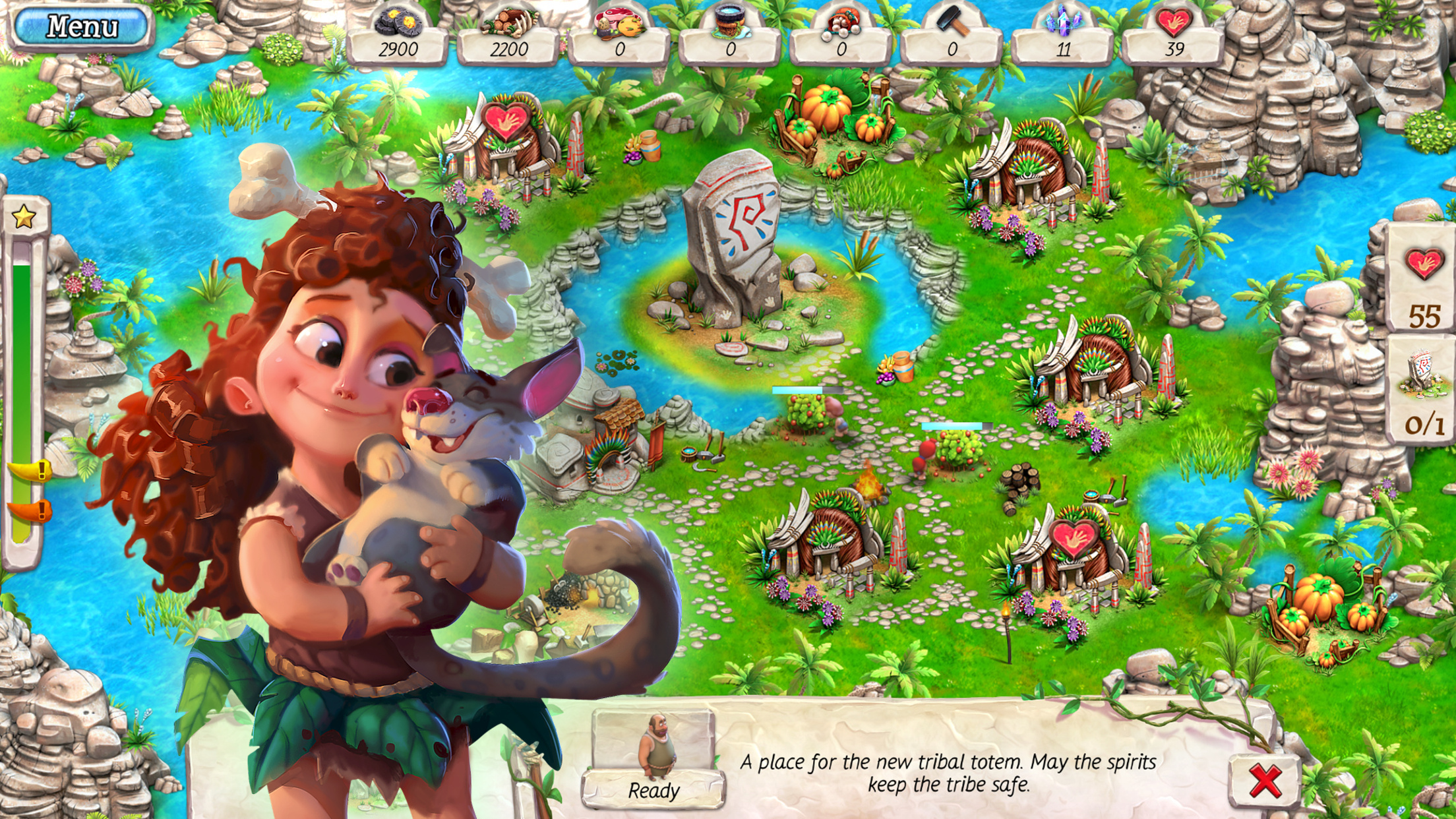Image resolution: width=1456 pixels, height=819 pixels.
Task: Click the totem objective showing 0/1
Action: pyautogui.click(x=1423, y=392)
